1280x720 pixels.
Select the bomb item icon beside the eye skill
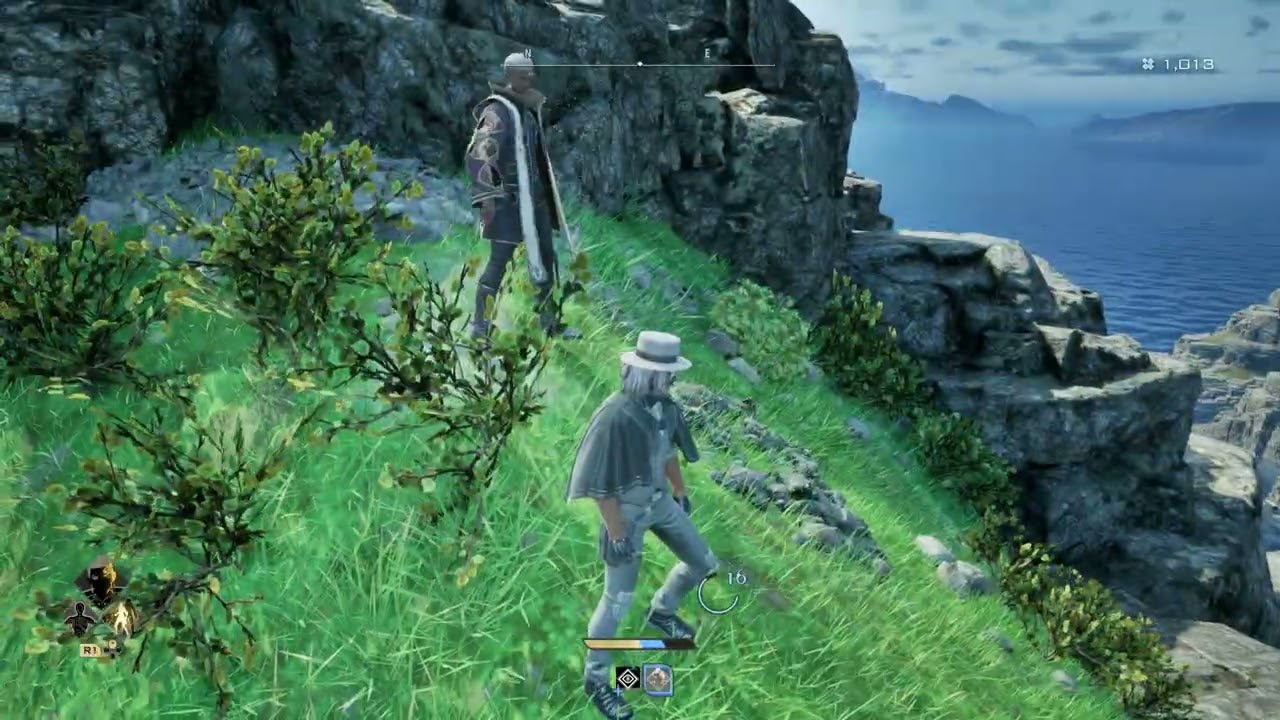658,679
